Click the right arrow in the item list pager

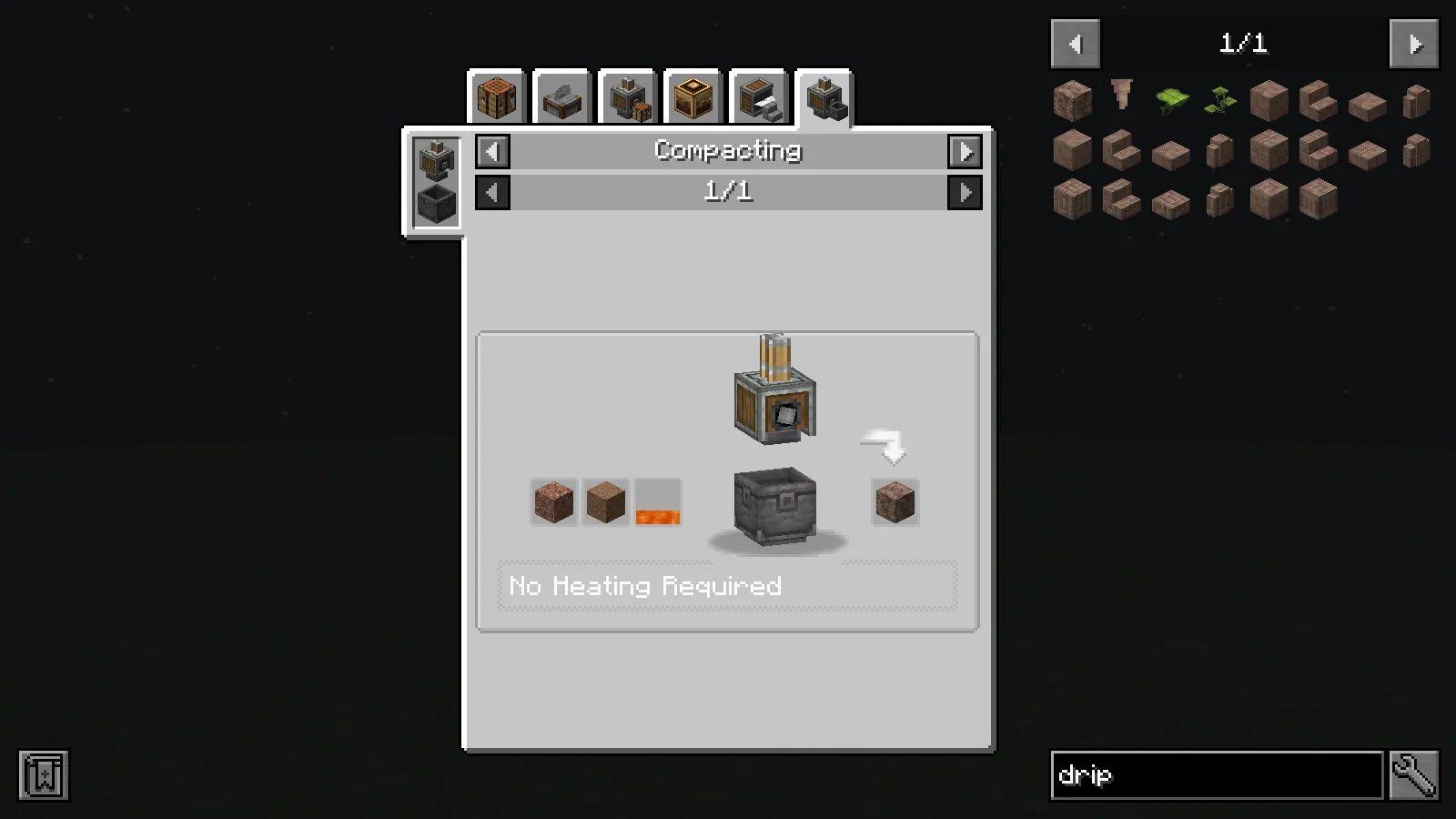click(1412, 43)
